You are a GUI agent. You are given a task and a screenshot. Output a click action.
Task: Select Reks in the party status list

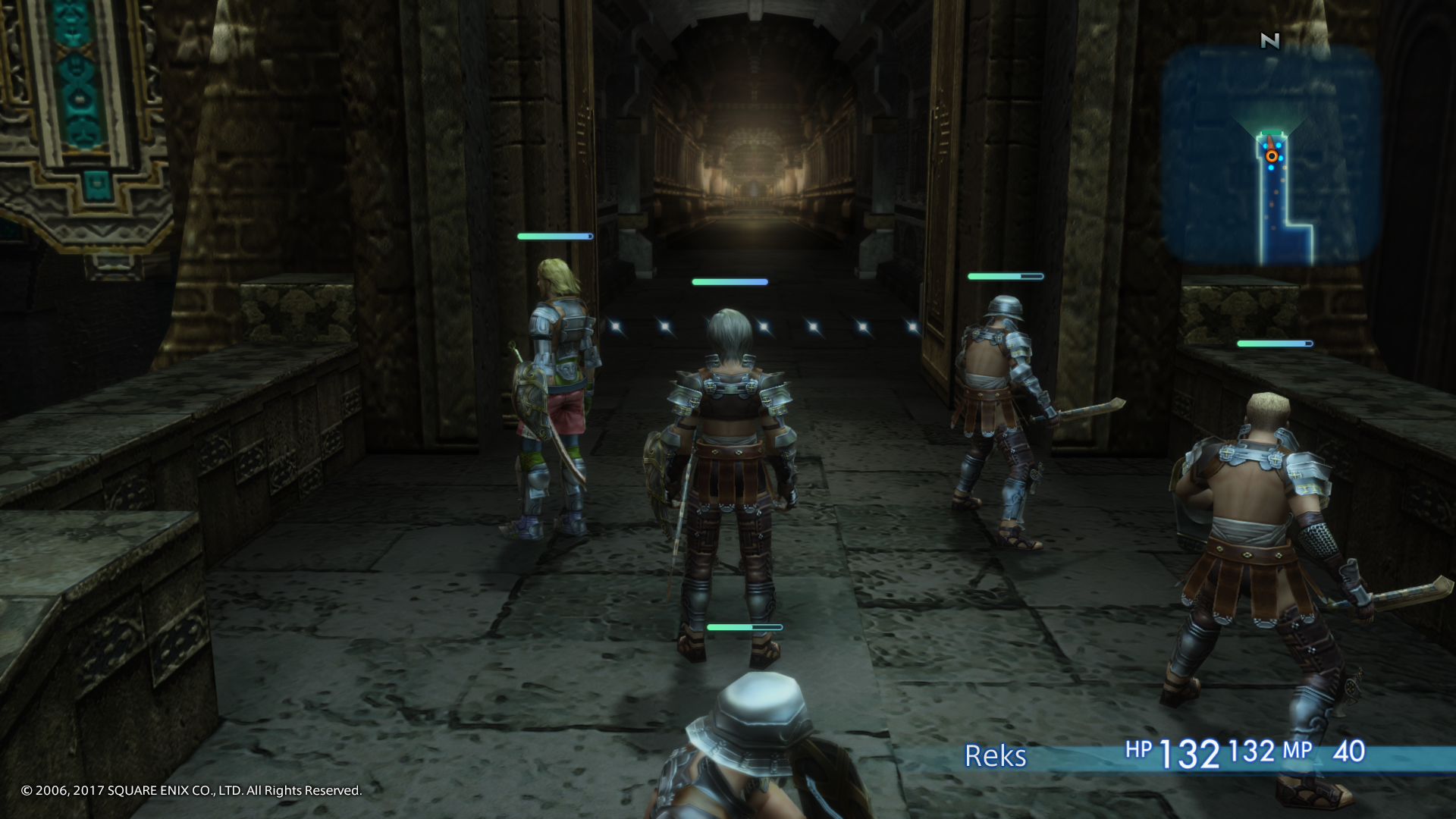(995, 755)
